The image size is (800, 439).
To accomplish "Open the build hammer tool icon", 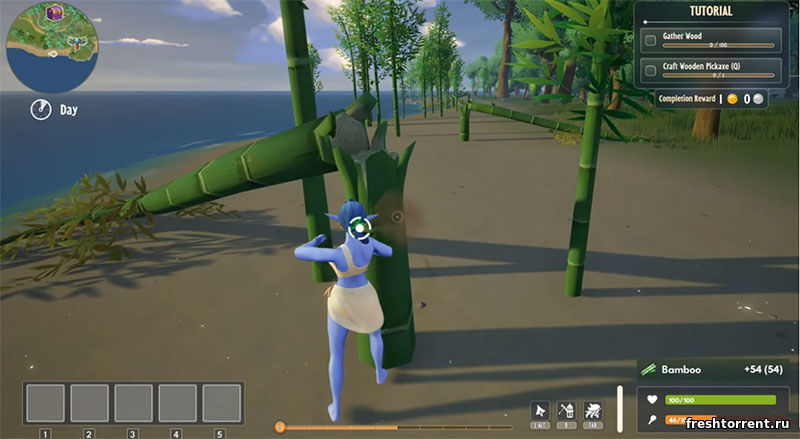I will pos(566,409).
